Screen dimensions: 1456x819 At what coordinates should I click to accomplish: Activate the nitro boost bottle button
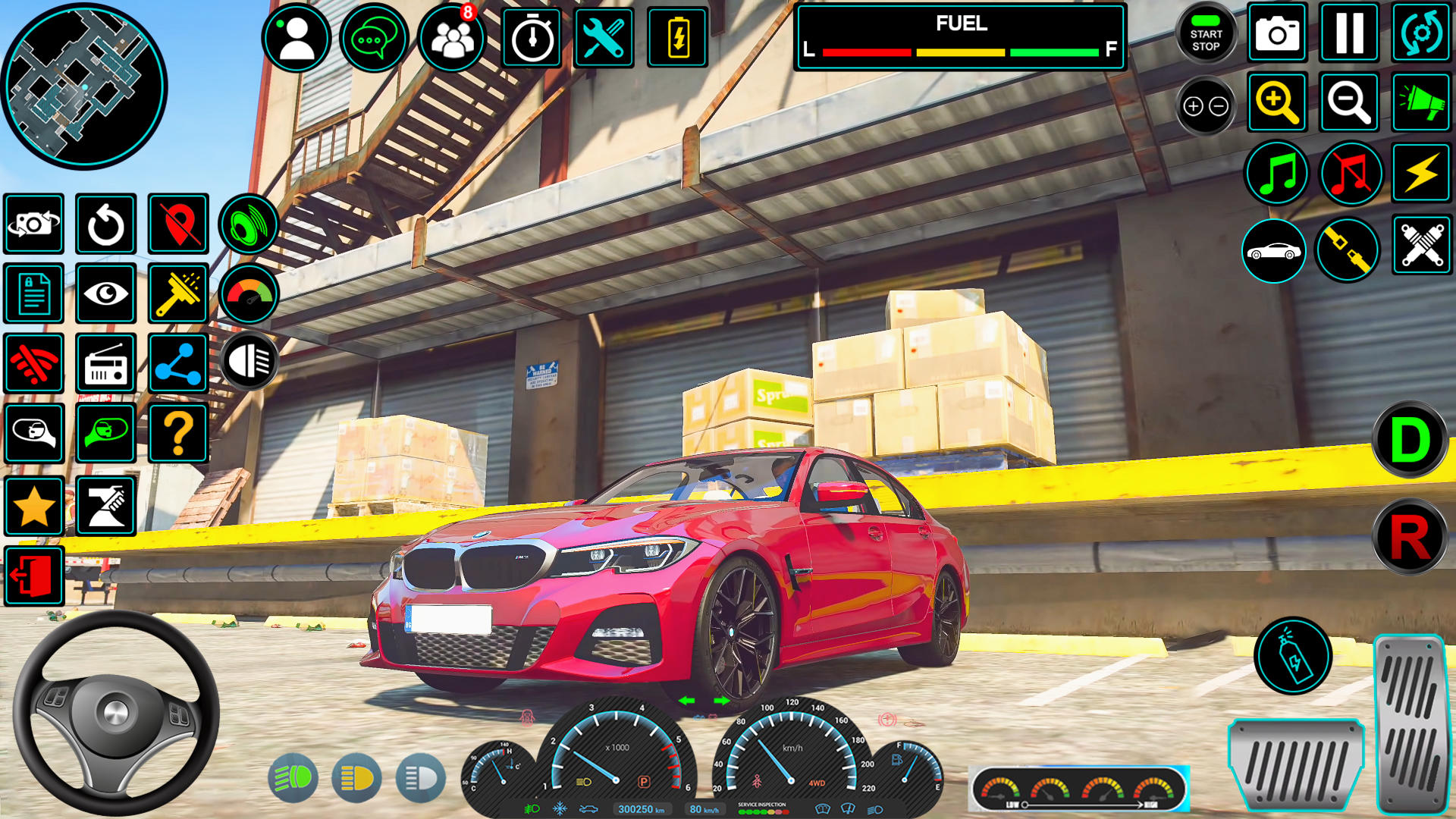tap(1293, 657)
